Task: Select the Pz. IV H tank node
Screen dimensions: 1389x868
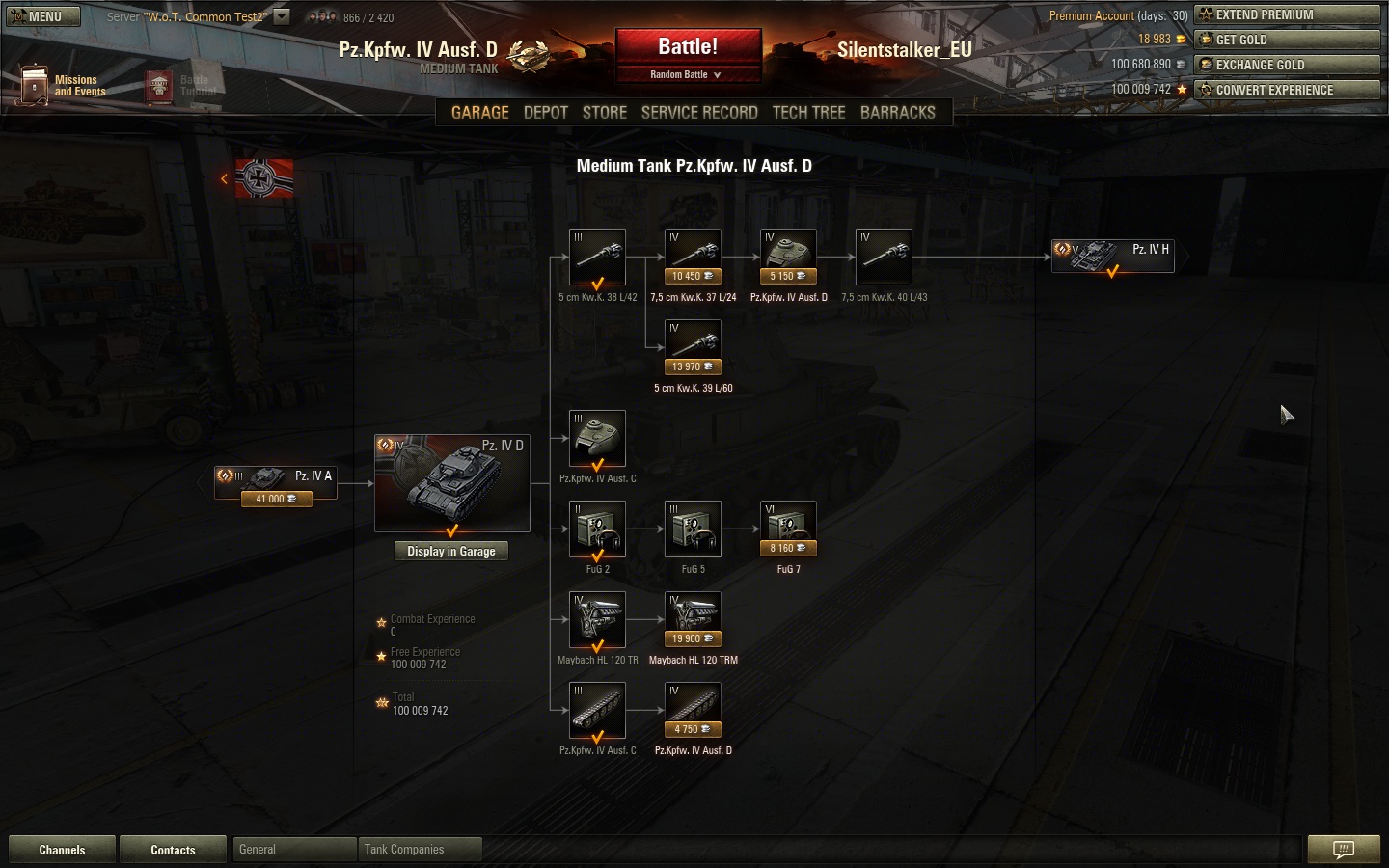Action: tap(1113, 256)
